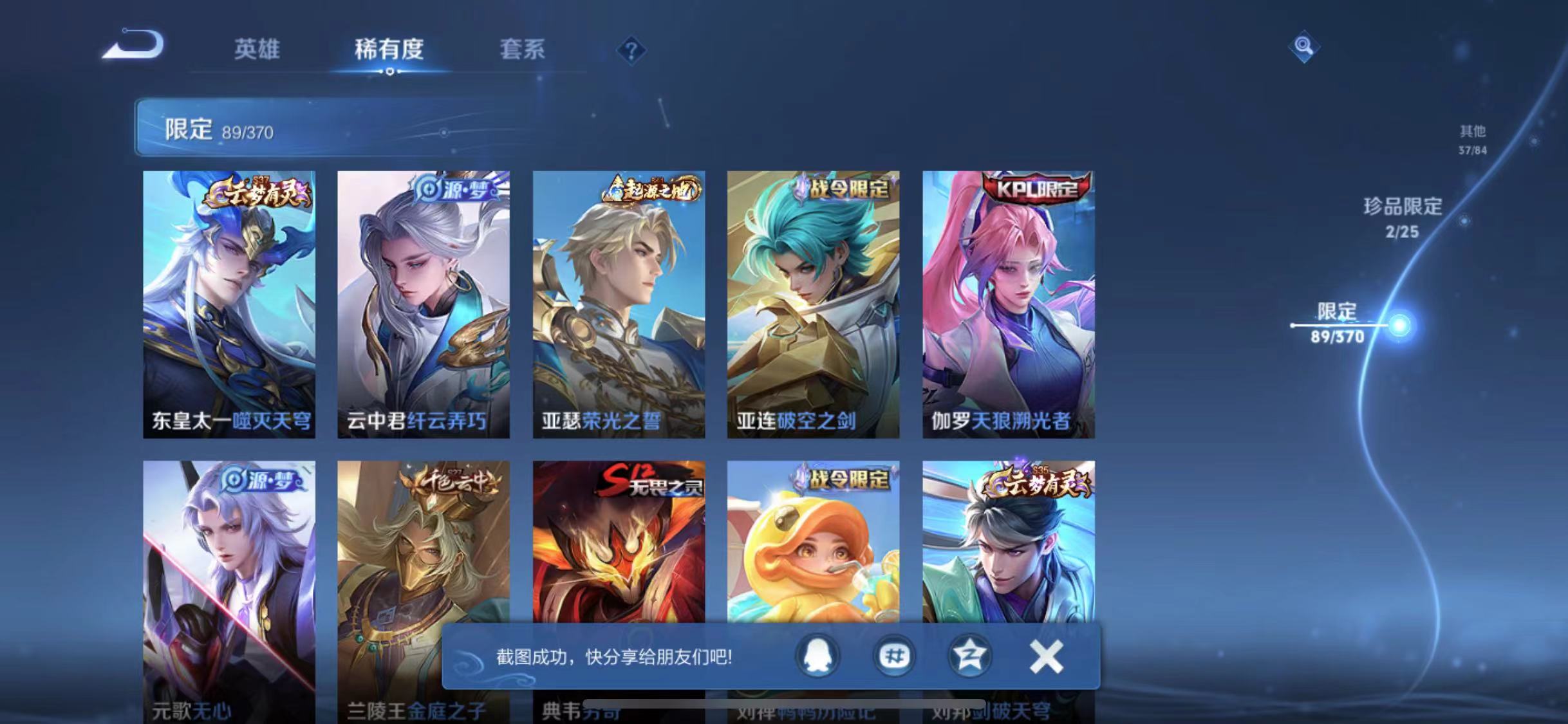Viewport: 1568px width, 724px height.
Task: Switch to the 英雄 tab
Action: tap(257, 49)
